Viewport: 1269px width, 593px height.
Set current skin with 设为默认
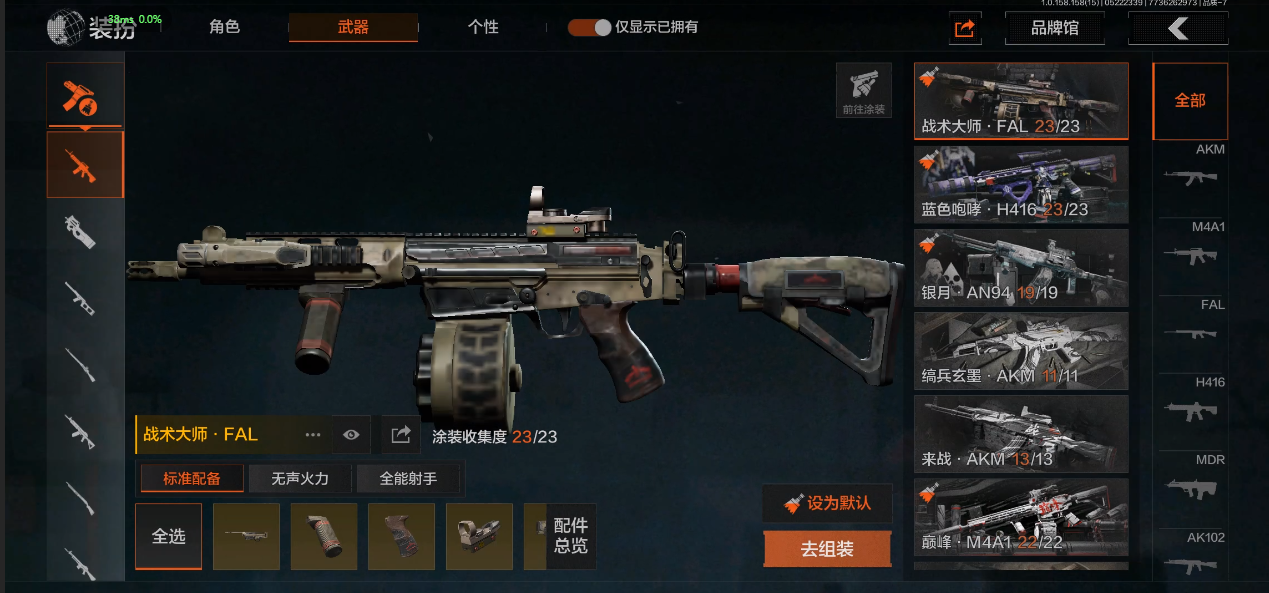[827, 503]
